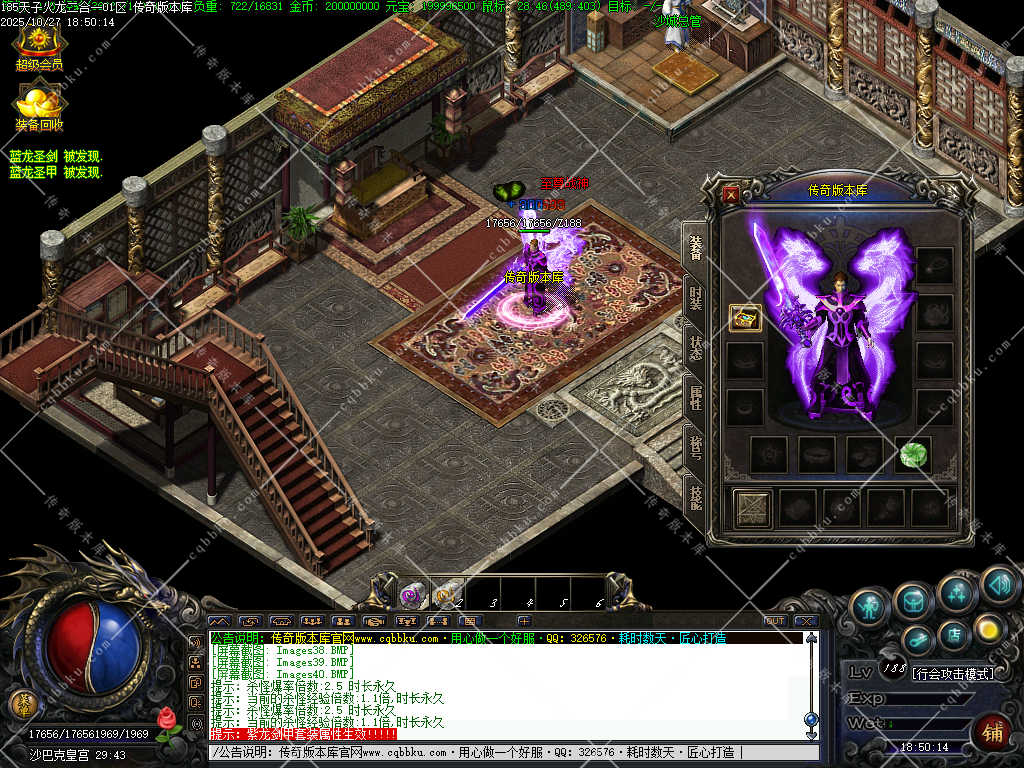Type in the chat input field

coord(500,752)
